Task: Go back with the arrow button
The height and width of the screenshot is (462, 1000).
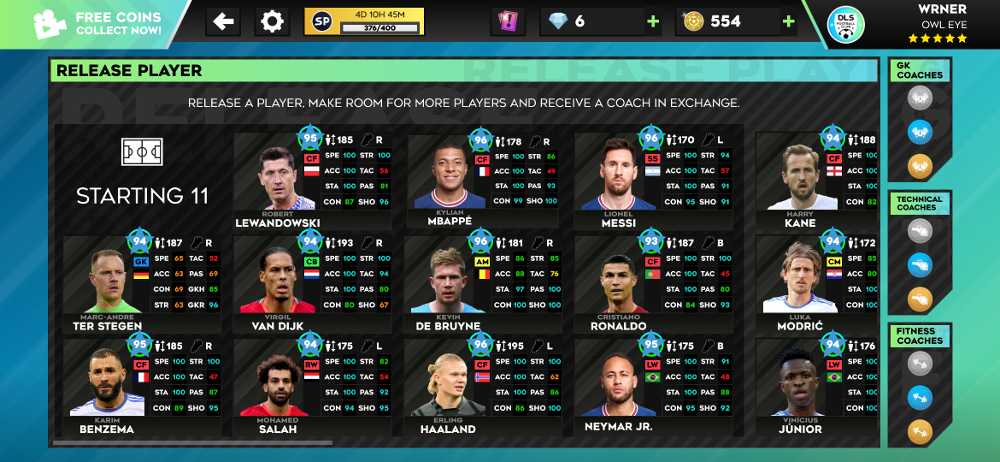Action: click(223, 21)
